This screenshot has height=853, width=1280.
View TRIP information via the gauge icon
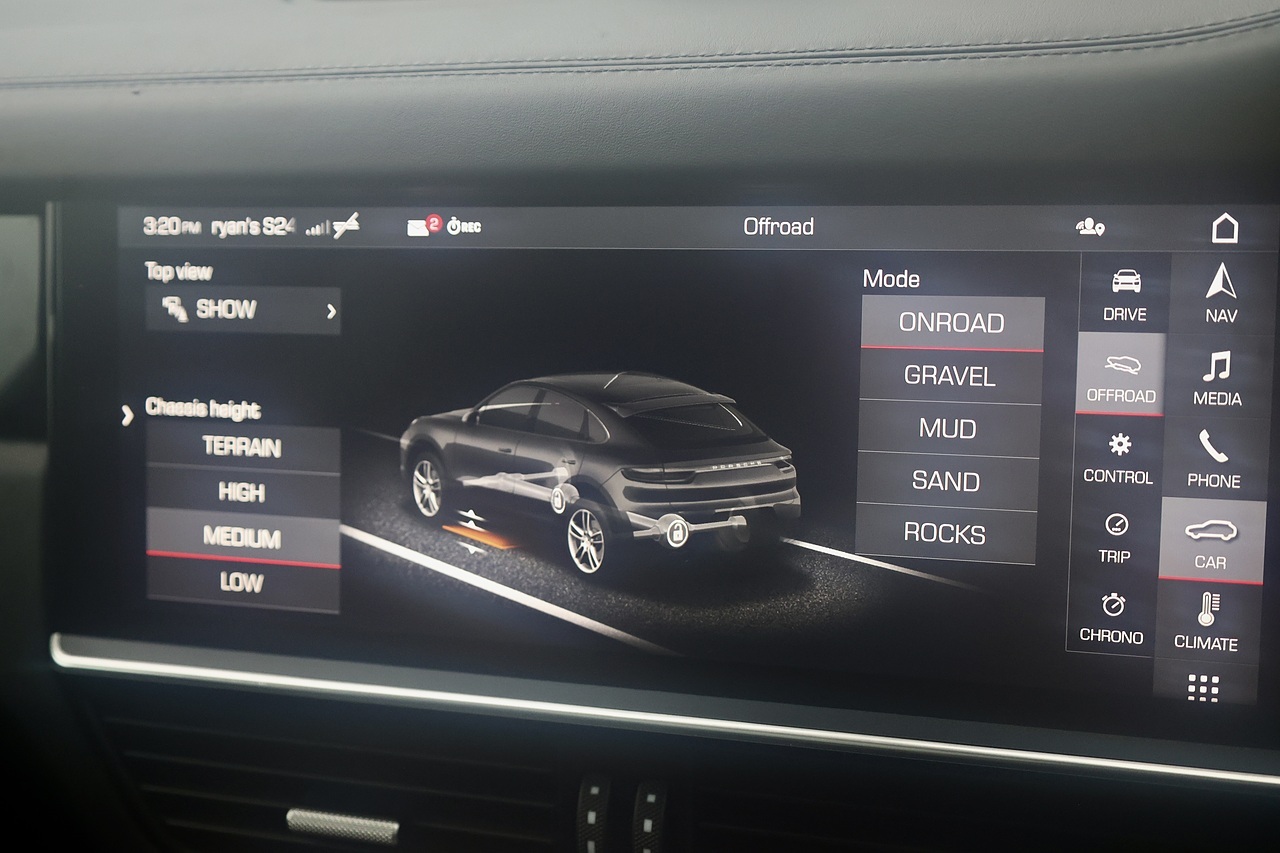point(1115,538)
